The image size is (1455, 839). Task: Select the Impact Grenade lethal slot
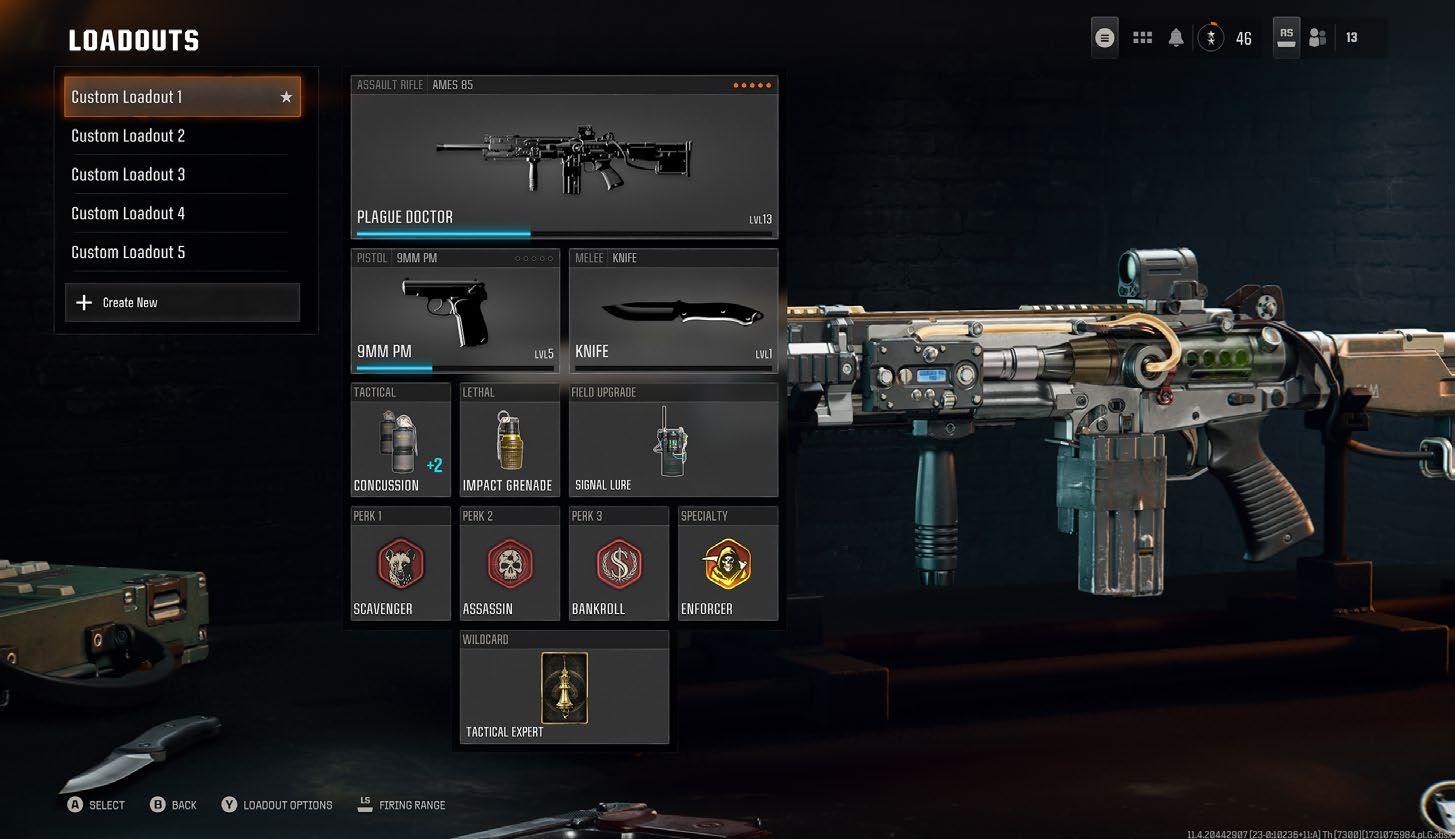coord(509,440)
